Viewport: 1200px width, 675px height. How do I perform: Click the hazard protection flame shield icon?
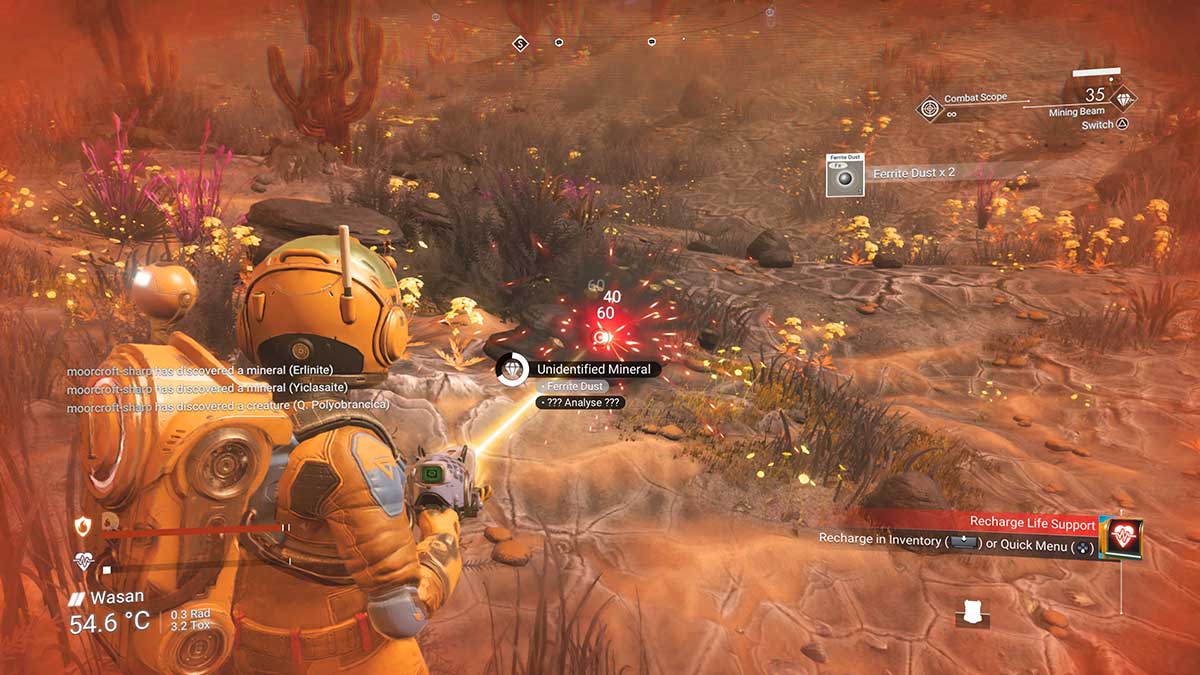(83, 524)
